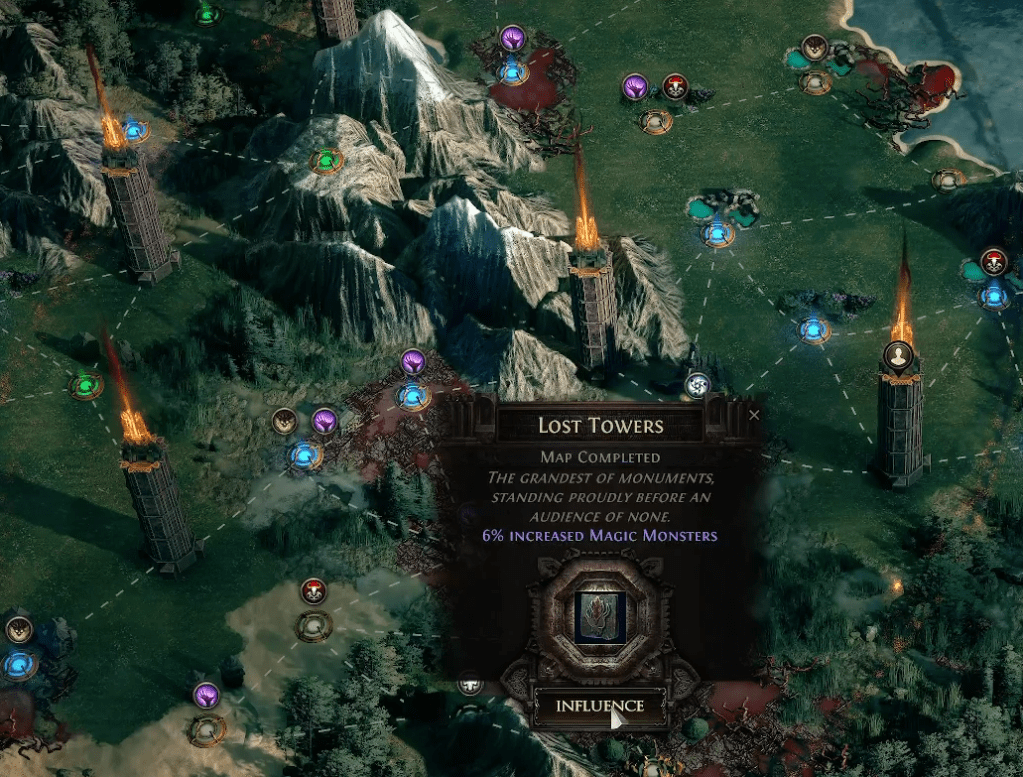Choose the white swirl map node
Screen dimensions: 1023x777
(697, 385)
